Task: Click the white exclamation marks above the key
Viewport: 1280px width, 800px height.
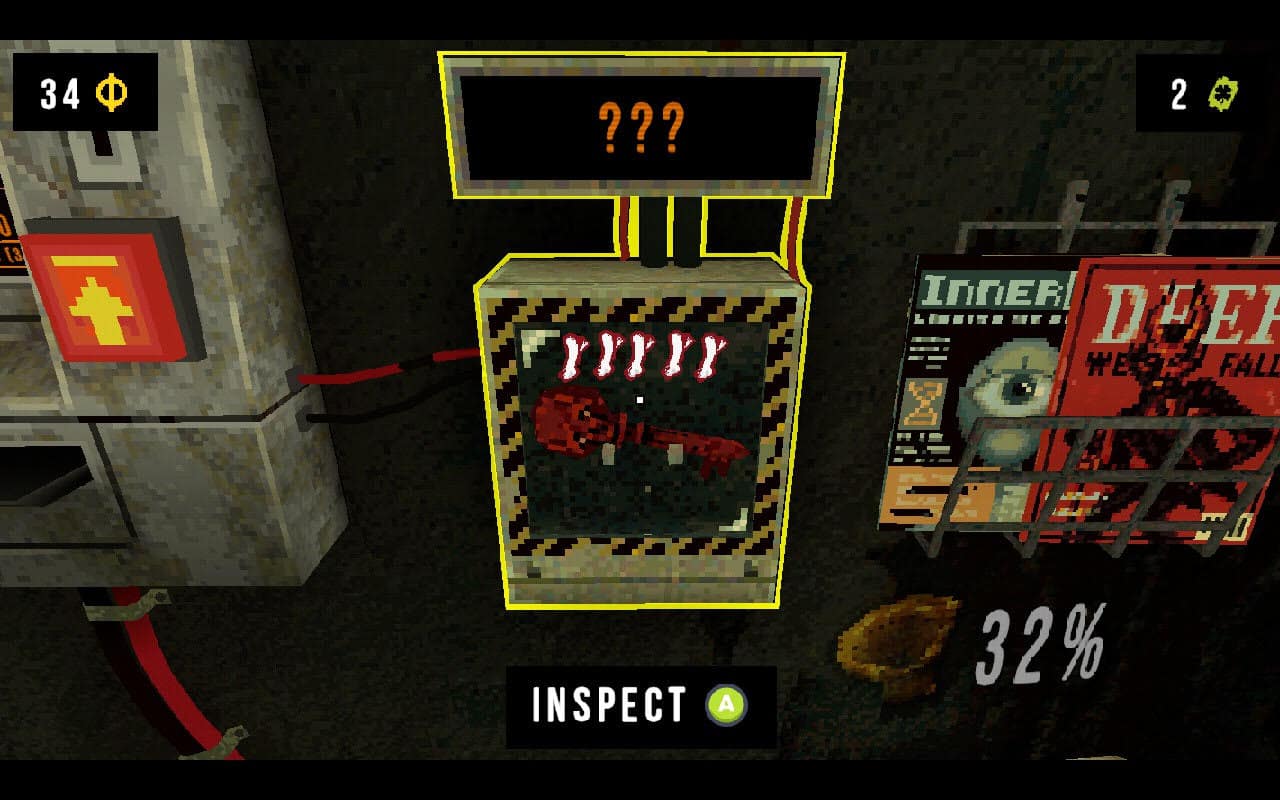Action: (x=638, y=353)
